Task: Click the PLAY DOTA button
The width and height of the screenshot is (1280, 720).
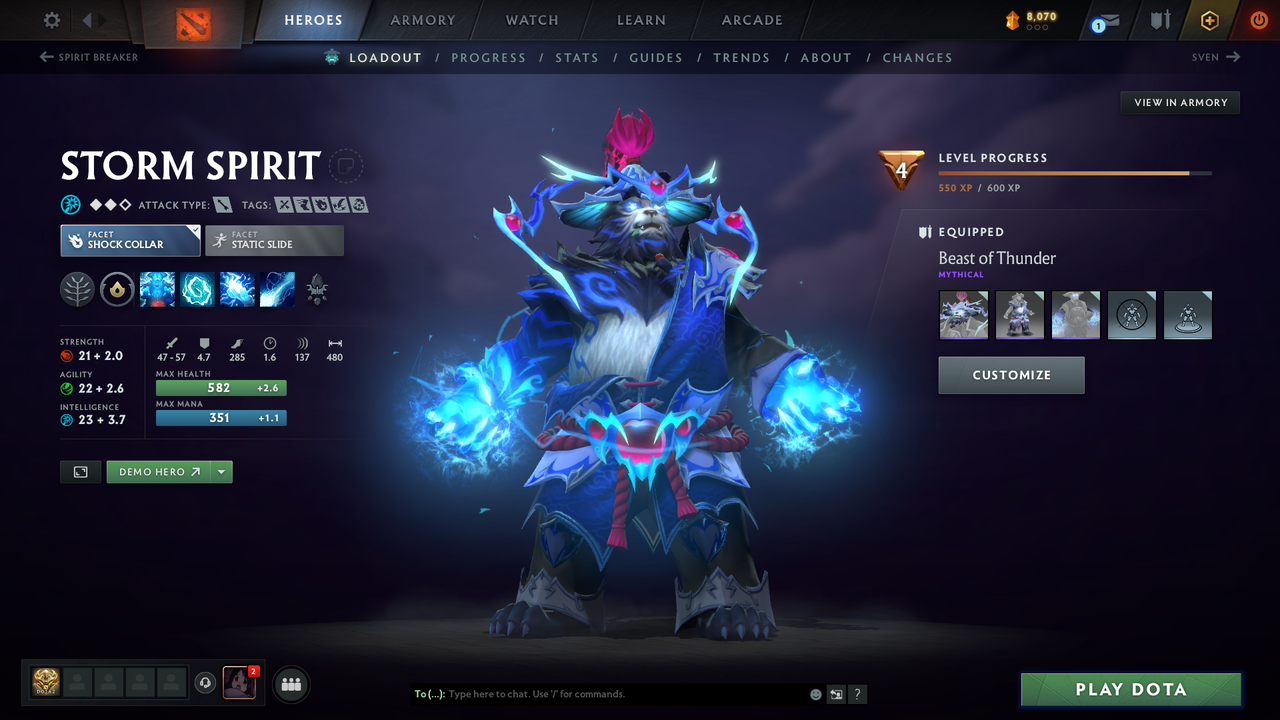Action: pos(1130,689)
